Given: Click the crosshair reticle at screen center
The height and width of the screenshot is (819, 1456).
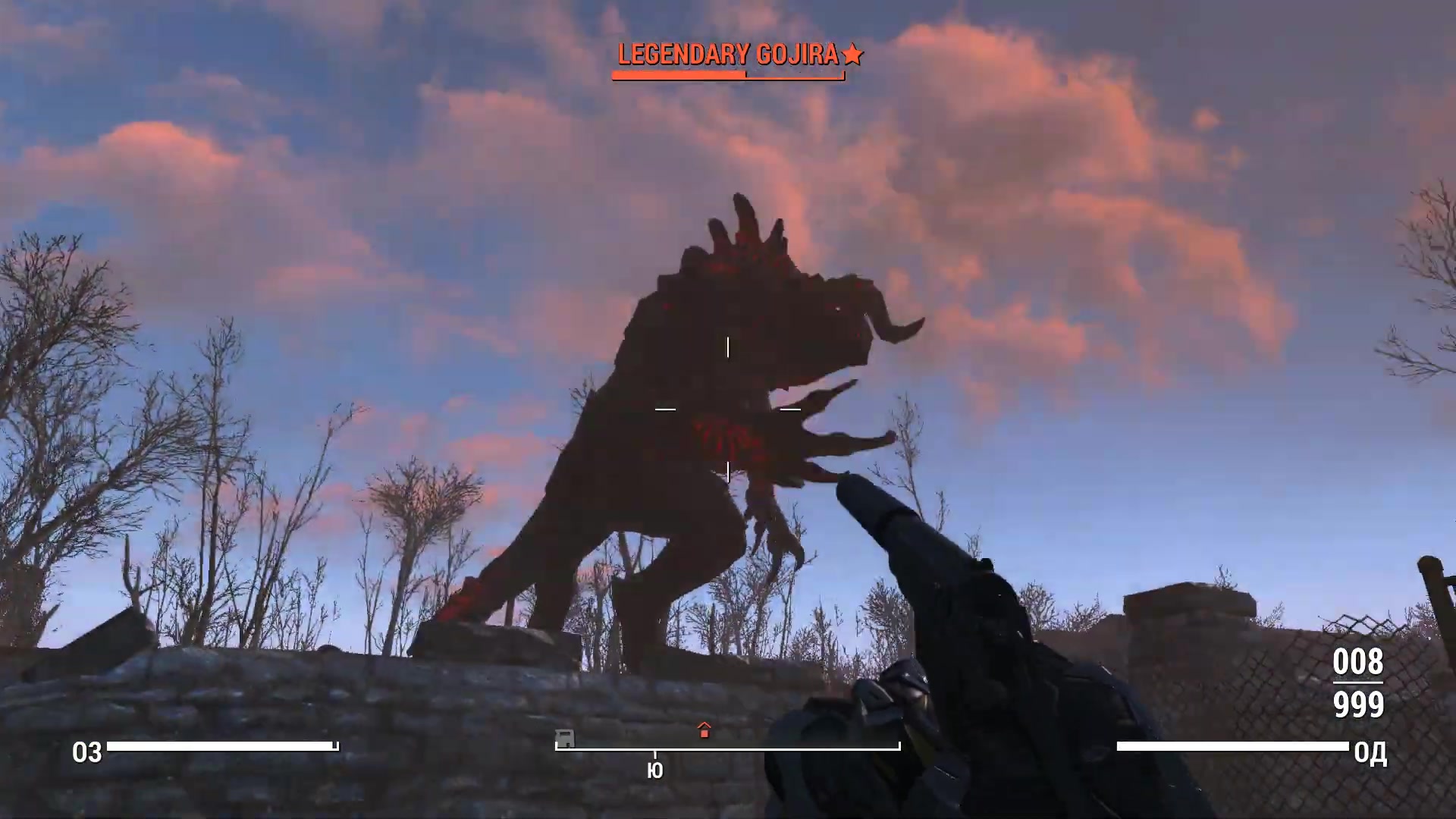Looking at the screenshot, I should [x=727, y=409].
